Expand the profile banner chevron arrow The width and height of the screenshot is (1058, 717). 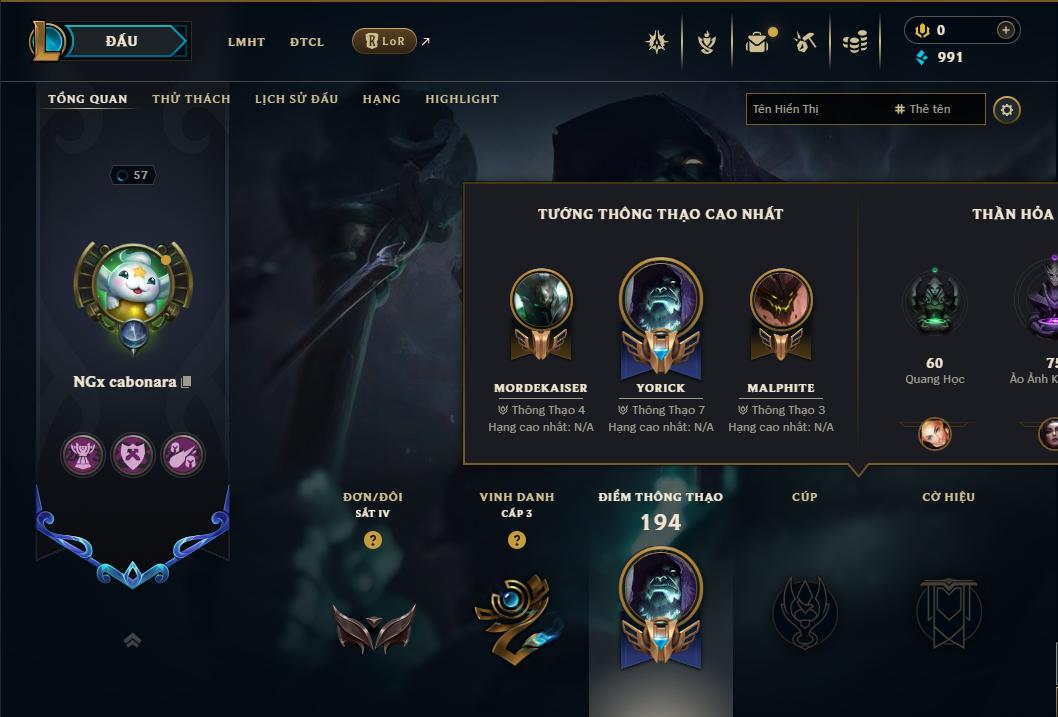tap(132, 640)
